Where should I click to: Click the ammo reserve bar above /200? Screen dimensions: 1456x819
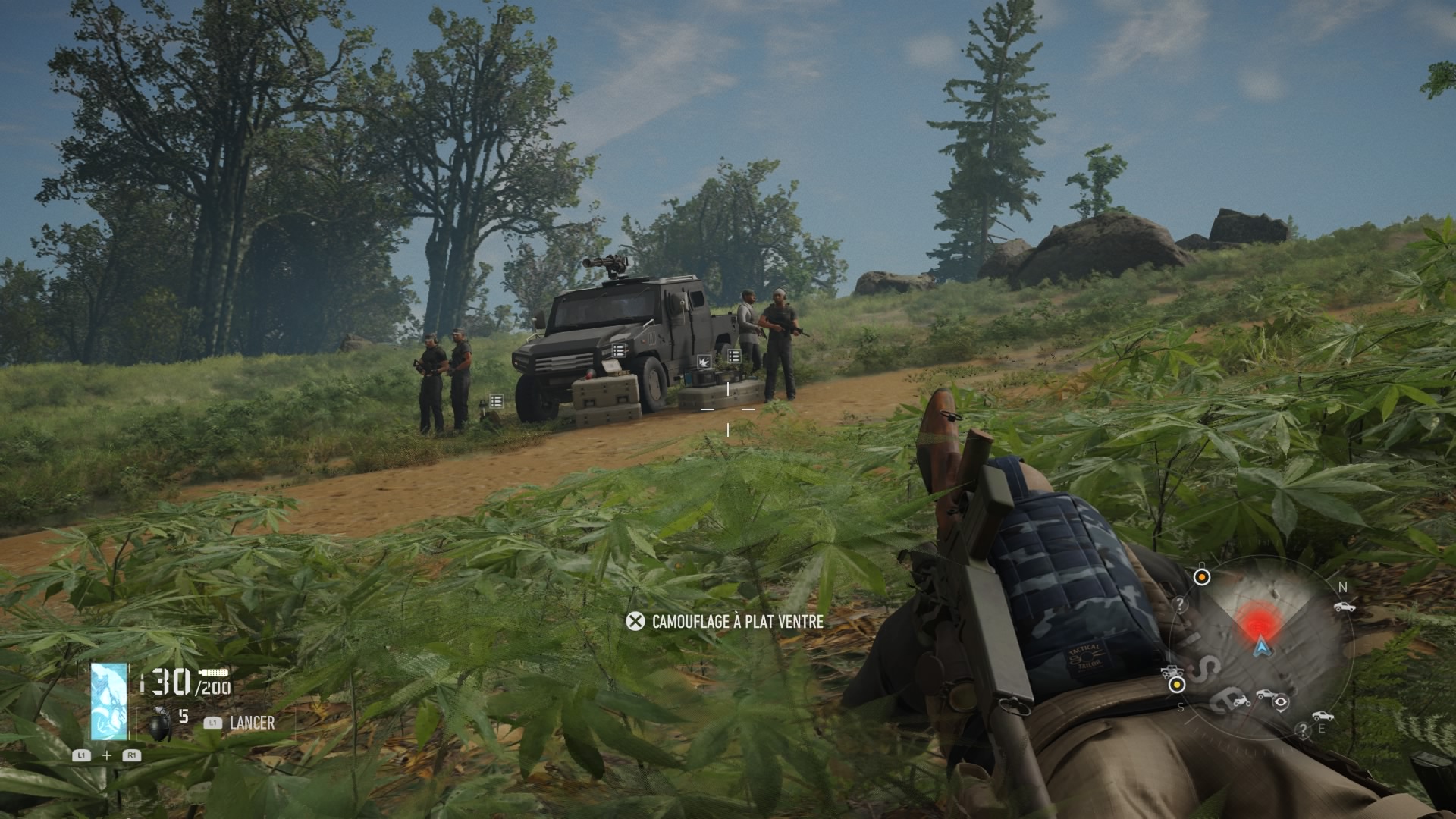(213, 673)
